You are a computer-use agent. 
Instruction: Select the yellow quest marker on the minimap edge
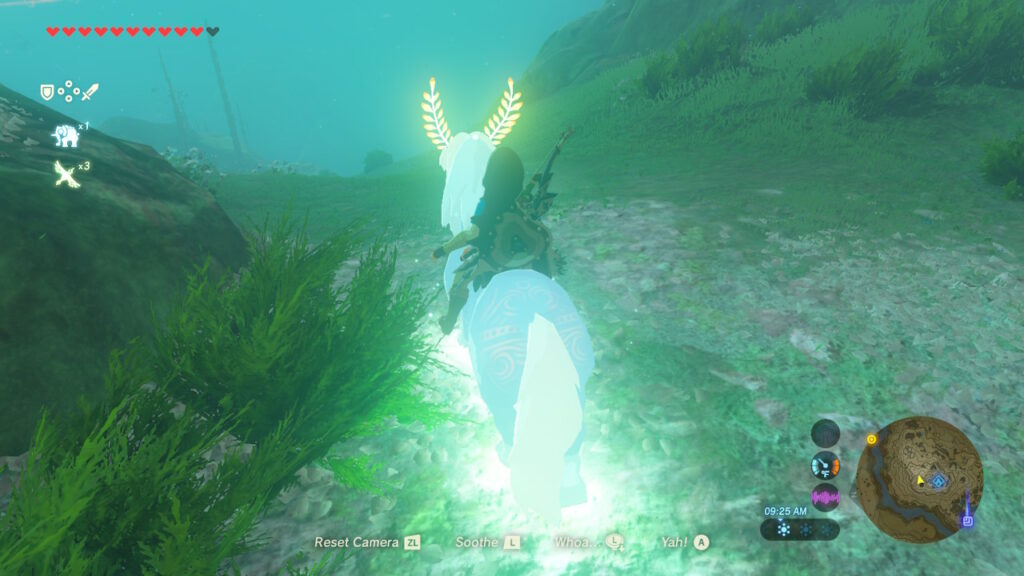coord(872,439)
